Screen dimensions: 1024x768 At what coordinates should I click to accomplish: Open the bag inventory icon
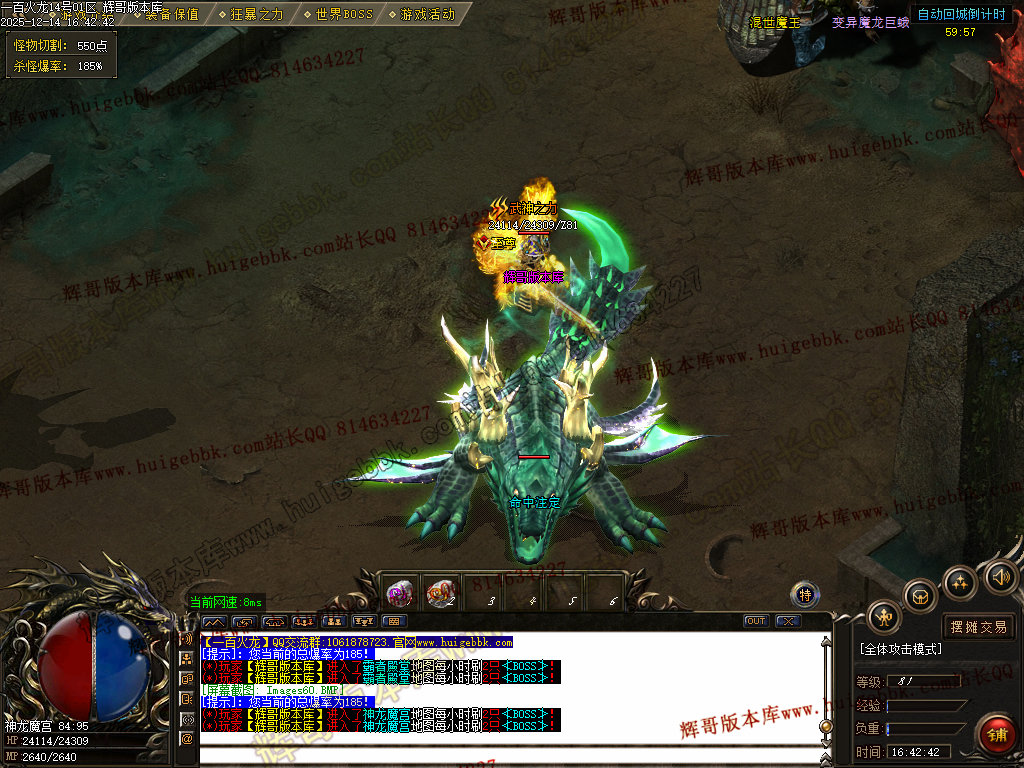[920, 597]
